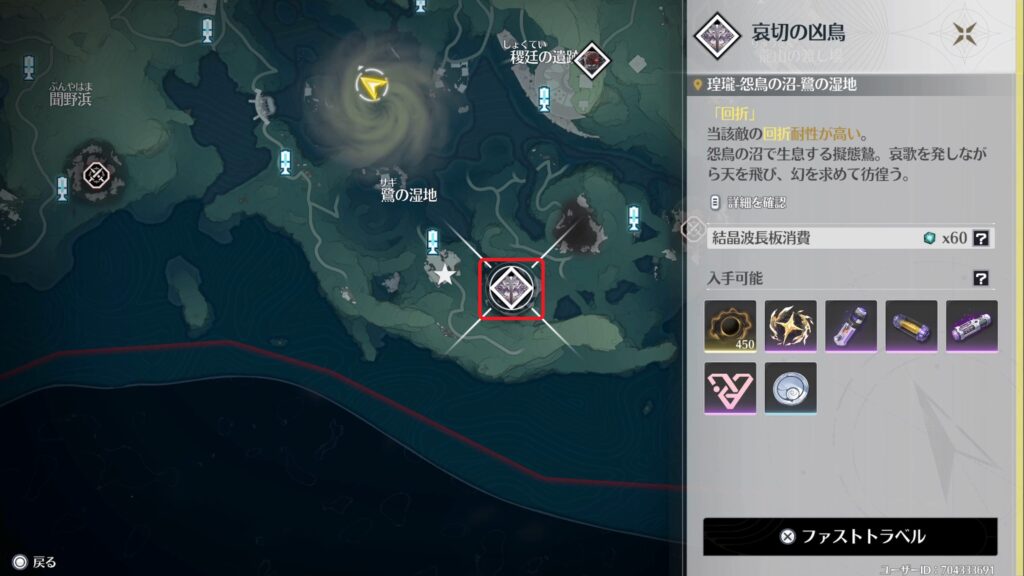View the purple potion vial reward
This screenshot has width=1024, height=576.
851,326
